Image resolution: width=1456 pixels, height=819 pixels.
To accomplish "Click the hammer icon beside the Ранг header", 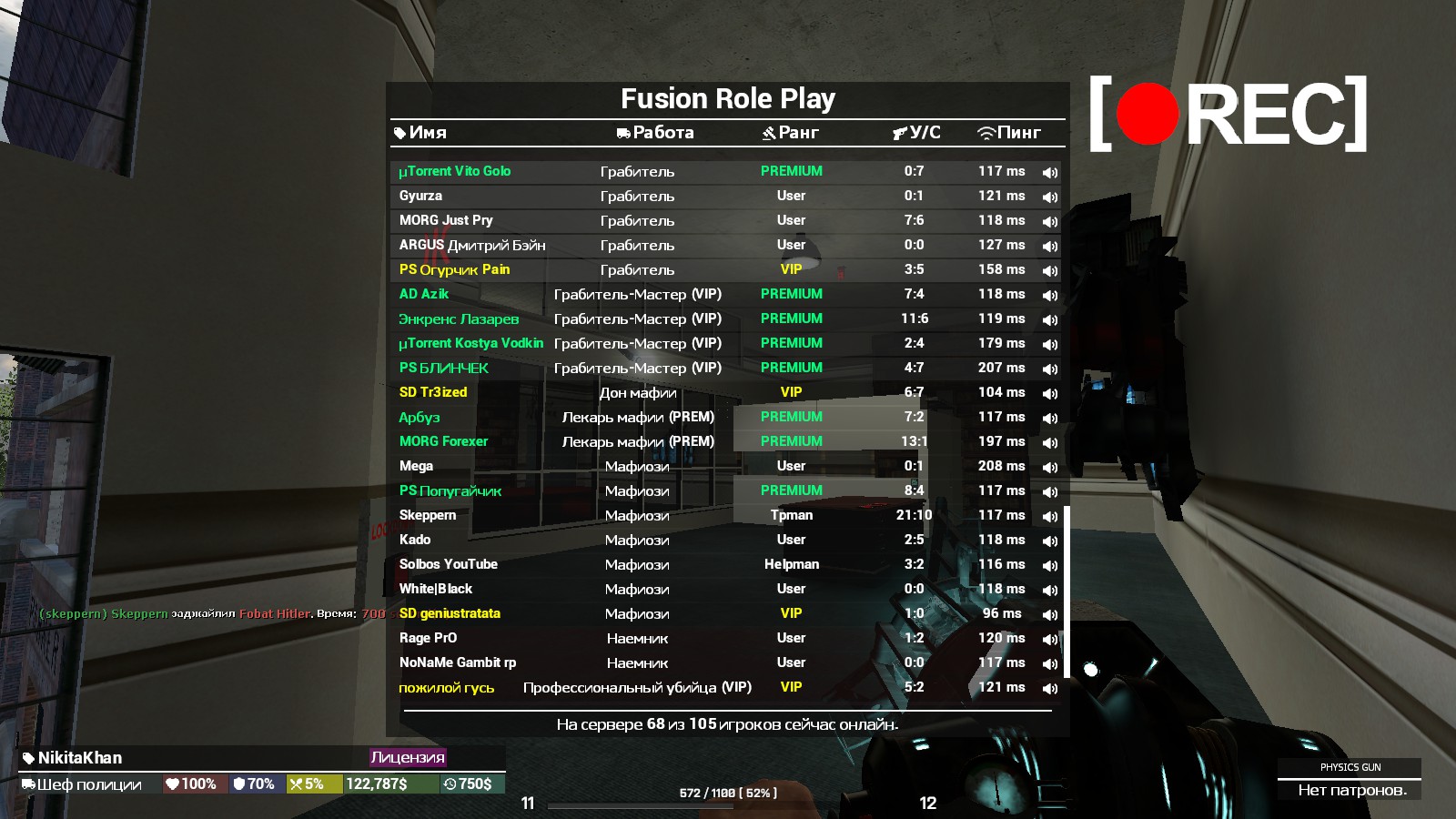I will [767, 132].
